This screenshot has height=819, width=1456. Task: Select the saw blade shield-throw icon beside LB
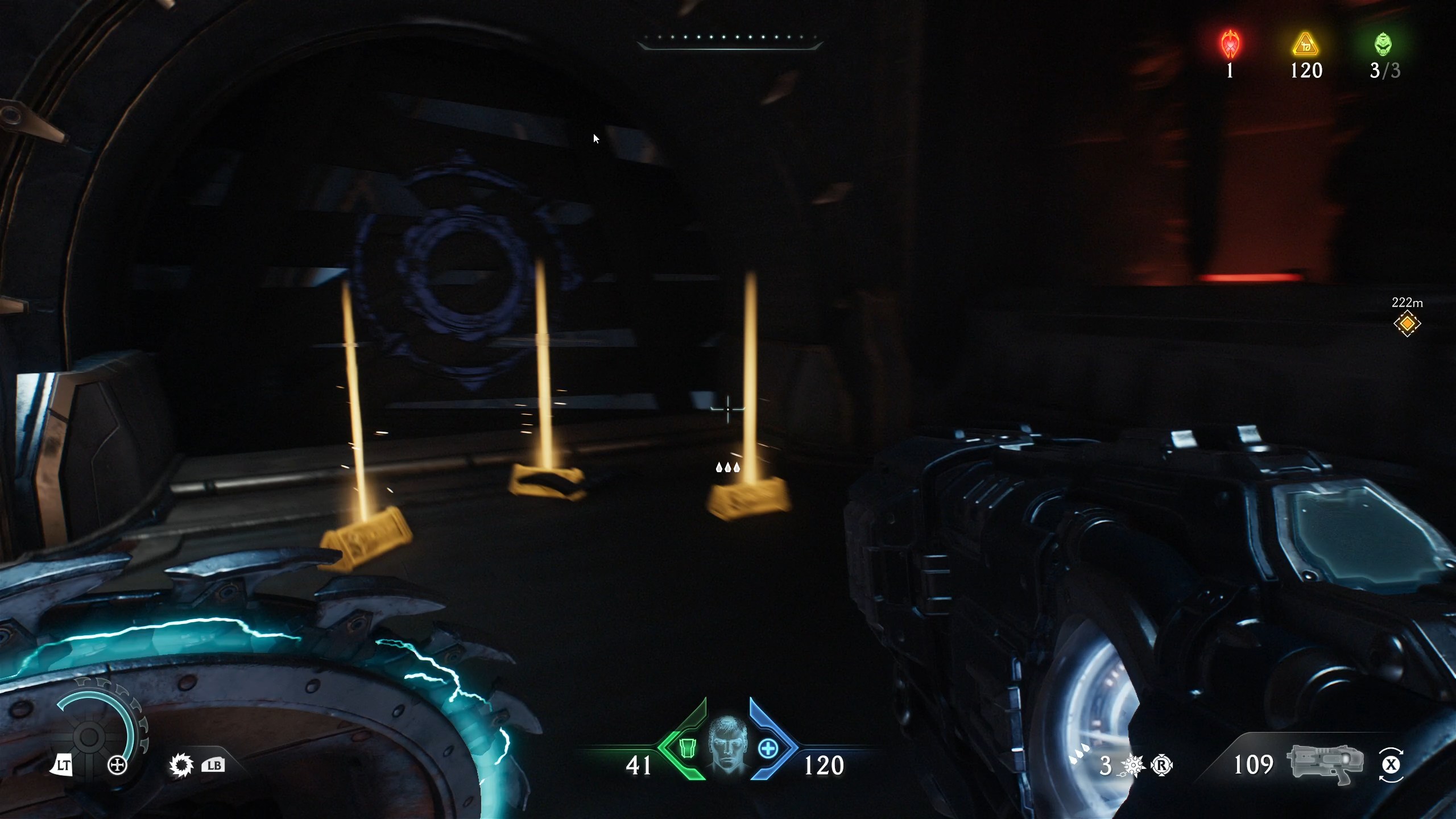(180, 765)
